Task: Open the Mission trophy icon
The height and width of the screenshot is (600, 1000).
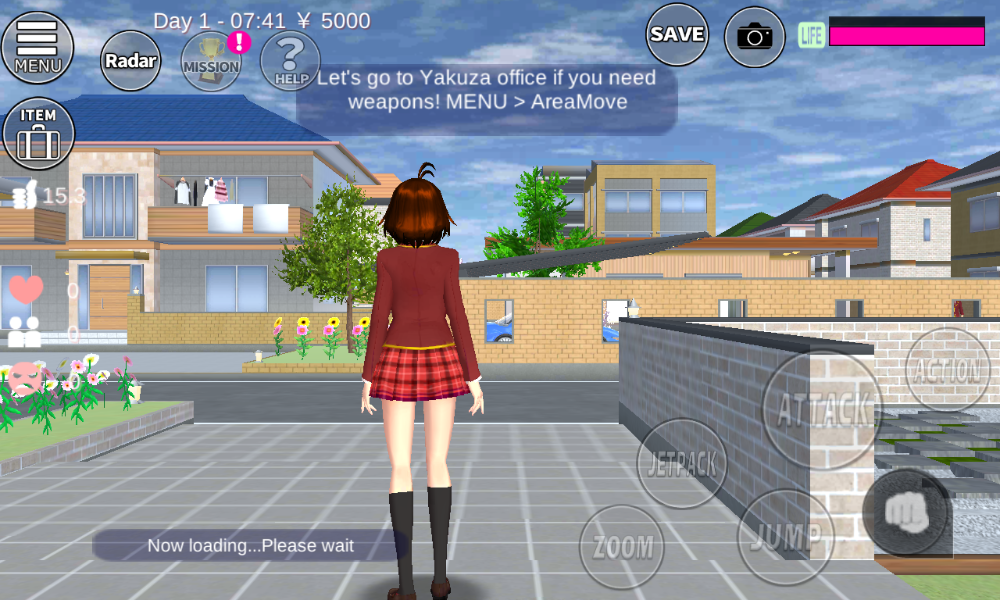Action: pyautogui.click(x=211, y=60)
